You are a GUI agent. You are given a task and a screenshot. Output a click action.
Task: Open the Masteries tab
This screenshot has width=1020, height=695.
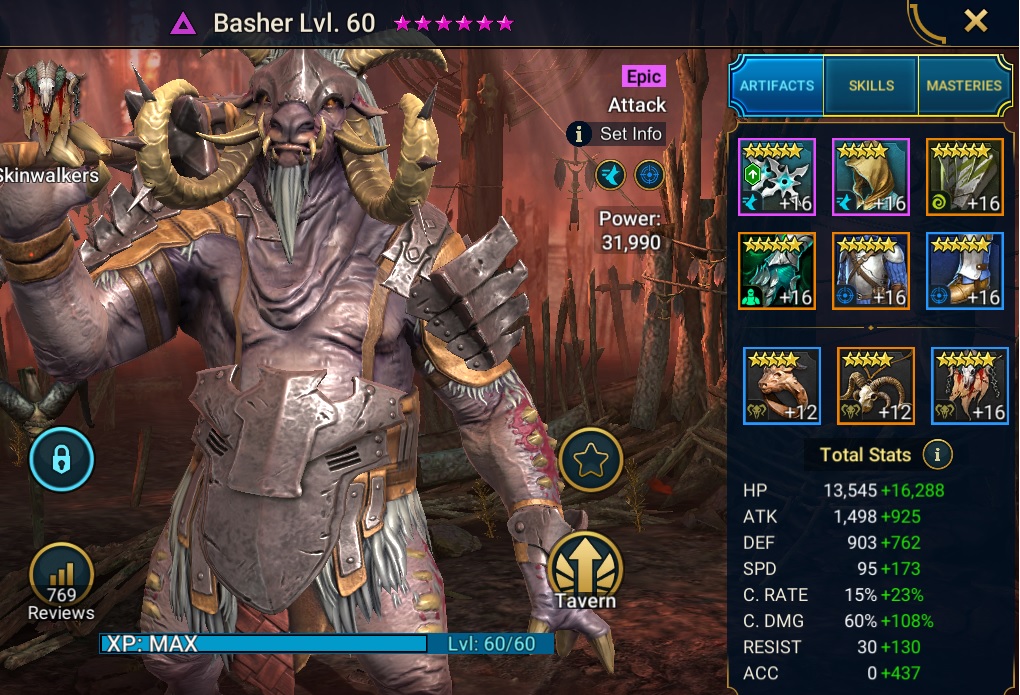click(x=963, y=86)
